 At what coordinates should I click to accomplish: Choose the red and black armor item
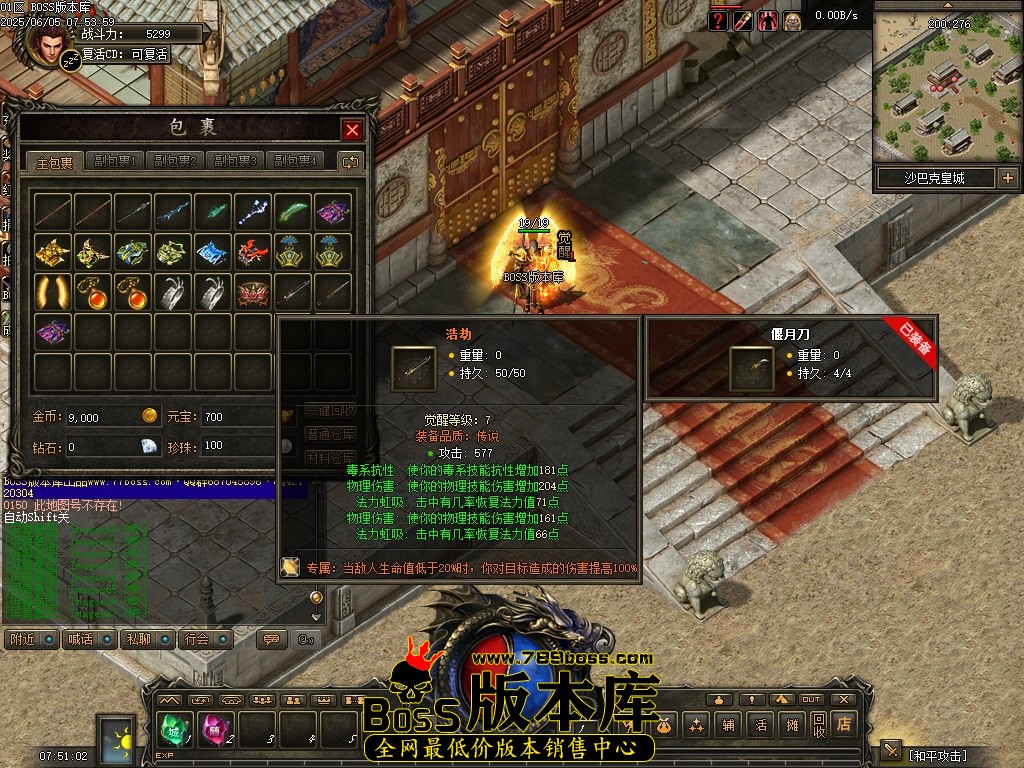[254, 251]
